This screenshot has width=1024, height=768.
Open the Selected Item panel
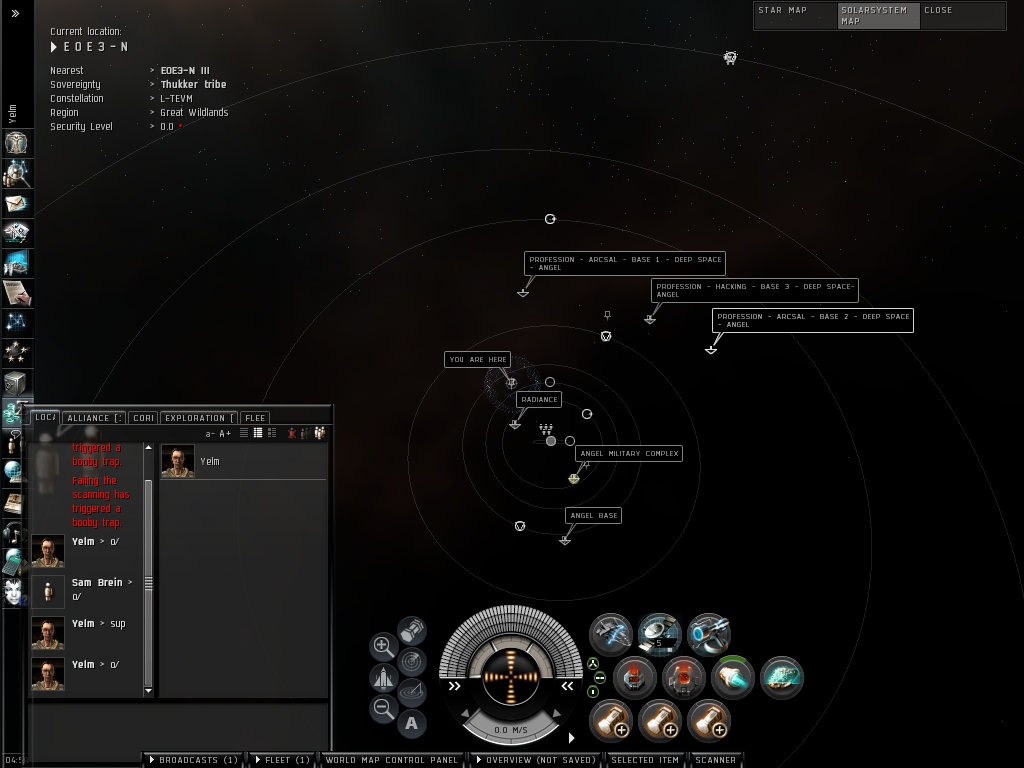pyautogui.click(x=645, y=760)
